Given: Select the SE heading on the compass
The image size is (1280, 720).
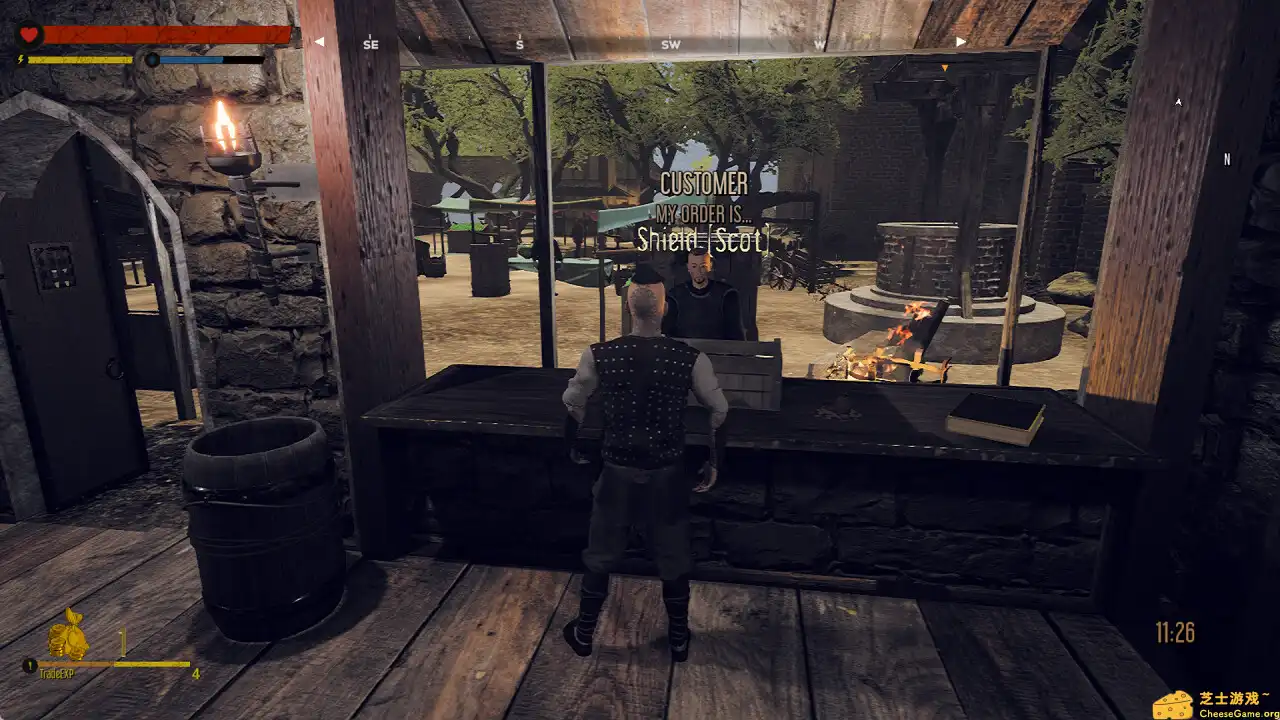Looking at the screenshot, I should [x=372, y=43].
